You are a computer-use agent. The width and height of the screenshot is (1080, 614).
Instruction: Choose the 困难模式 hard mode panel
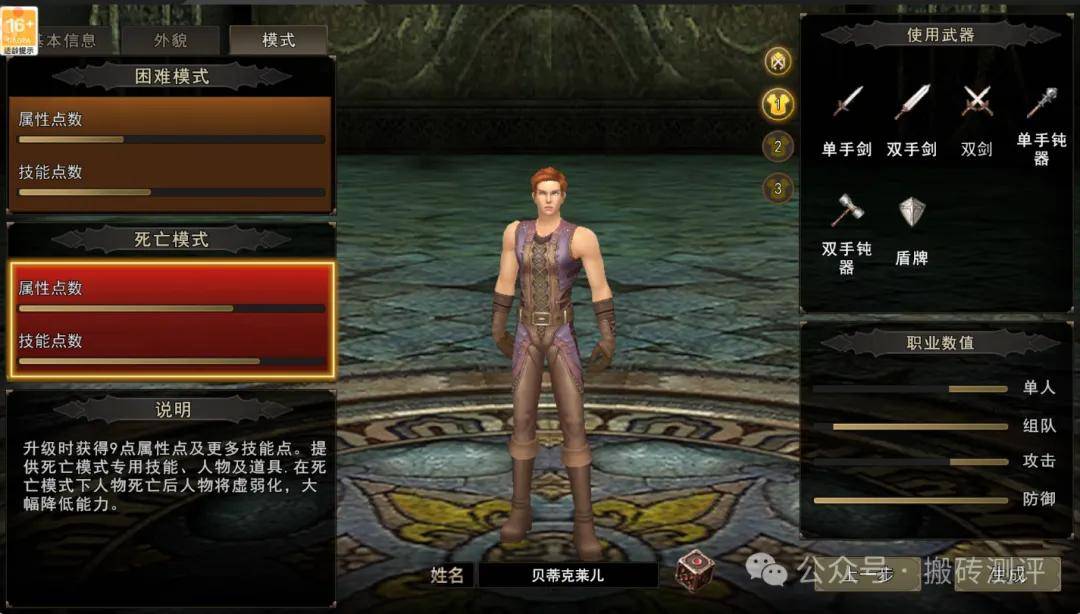pyautogui.click(x=170, y=154)
